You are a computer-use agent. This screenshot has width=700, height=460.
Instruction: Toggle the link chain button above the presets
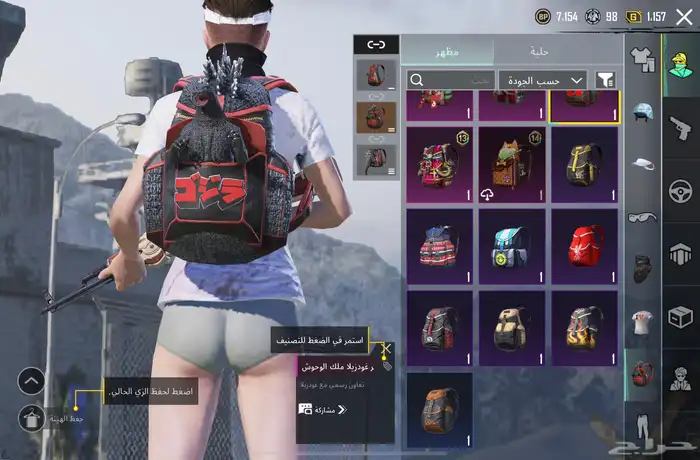tap(375, 44)
